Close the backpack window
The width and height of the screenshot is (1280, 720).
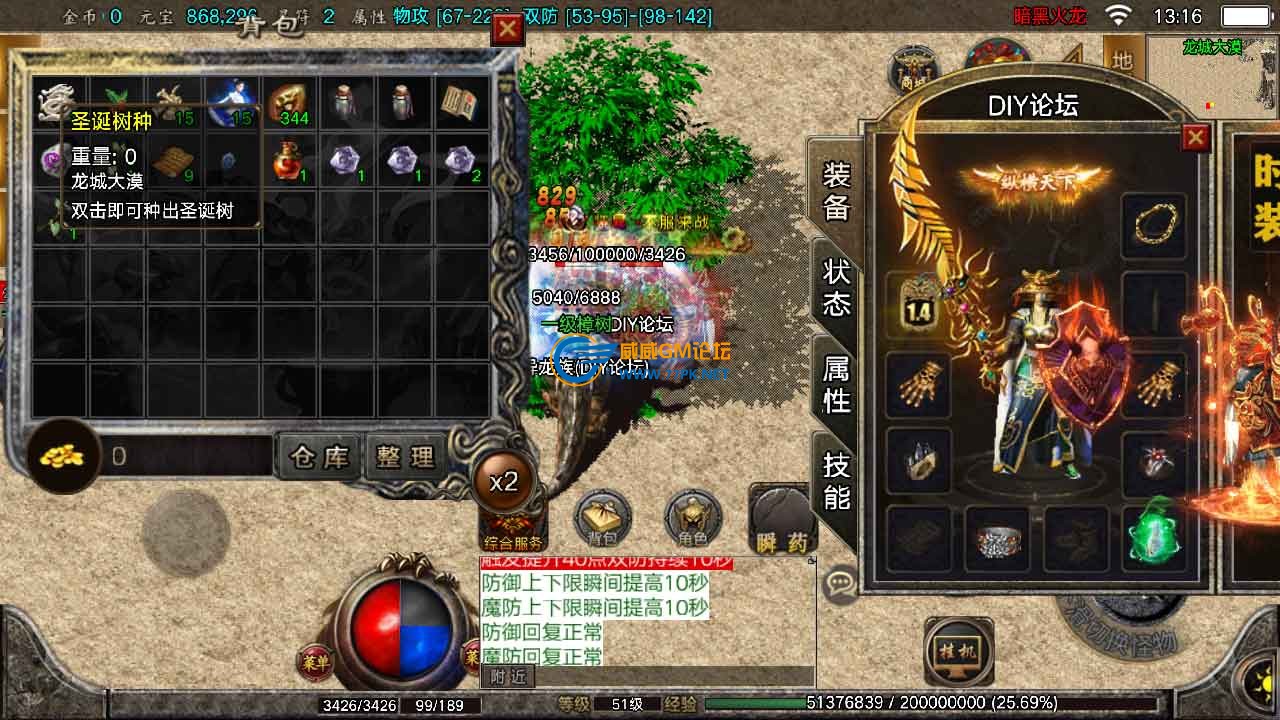508,30
